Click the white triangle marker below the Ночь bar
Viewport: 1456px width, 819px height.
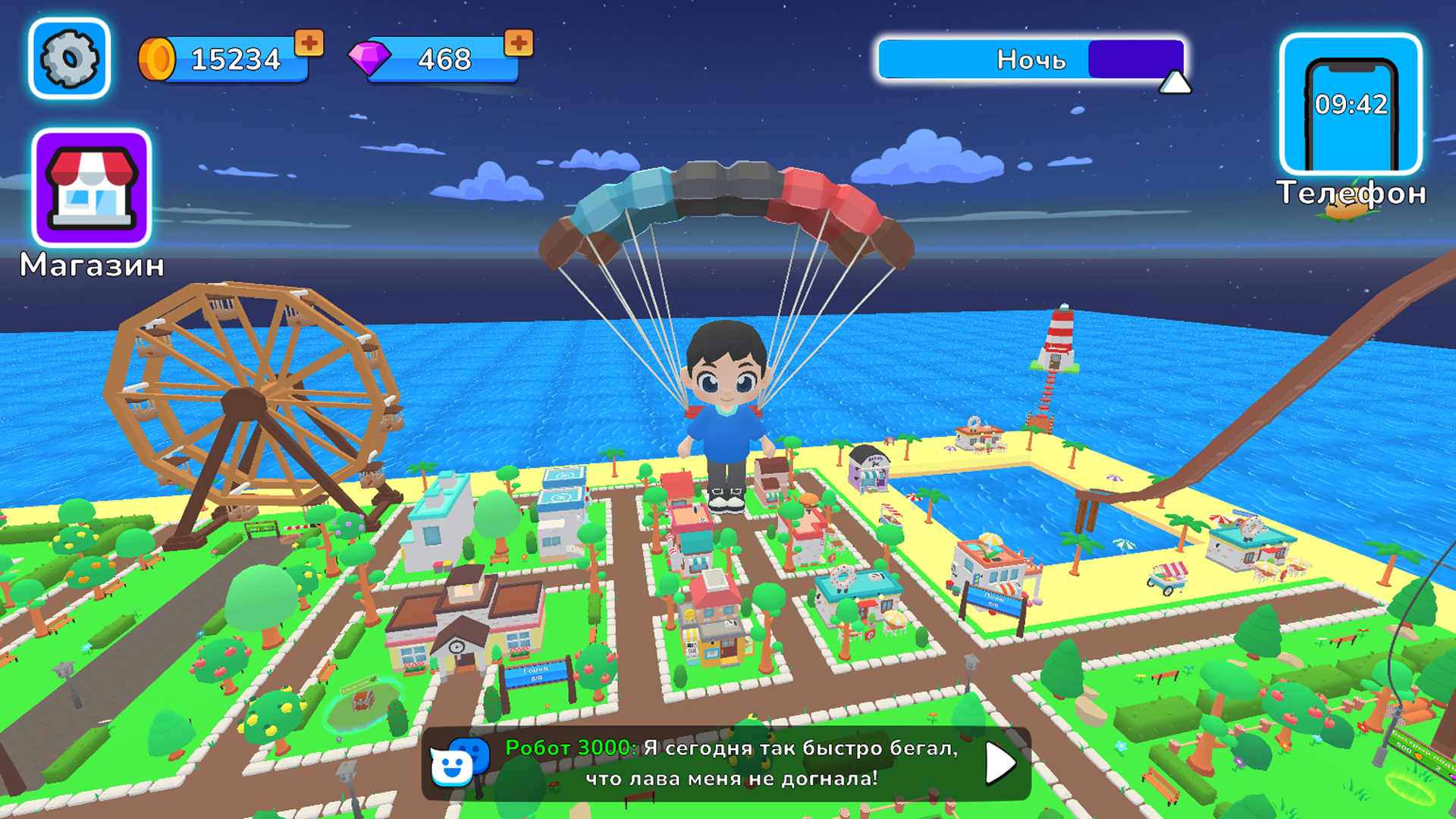pos(1175,83)
